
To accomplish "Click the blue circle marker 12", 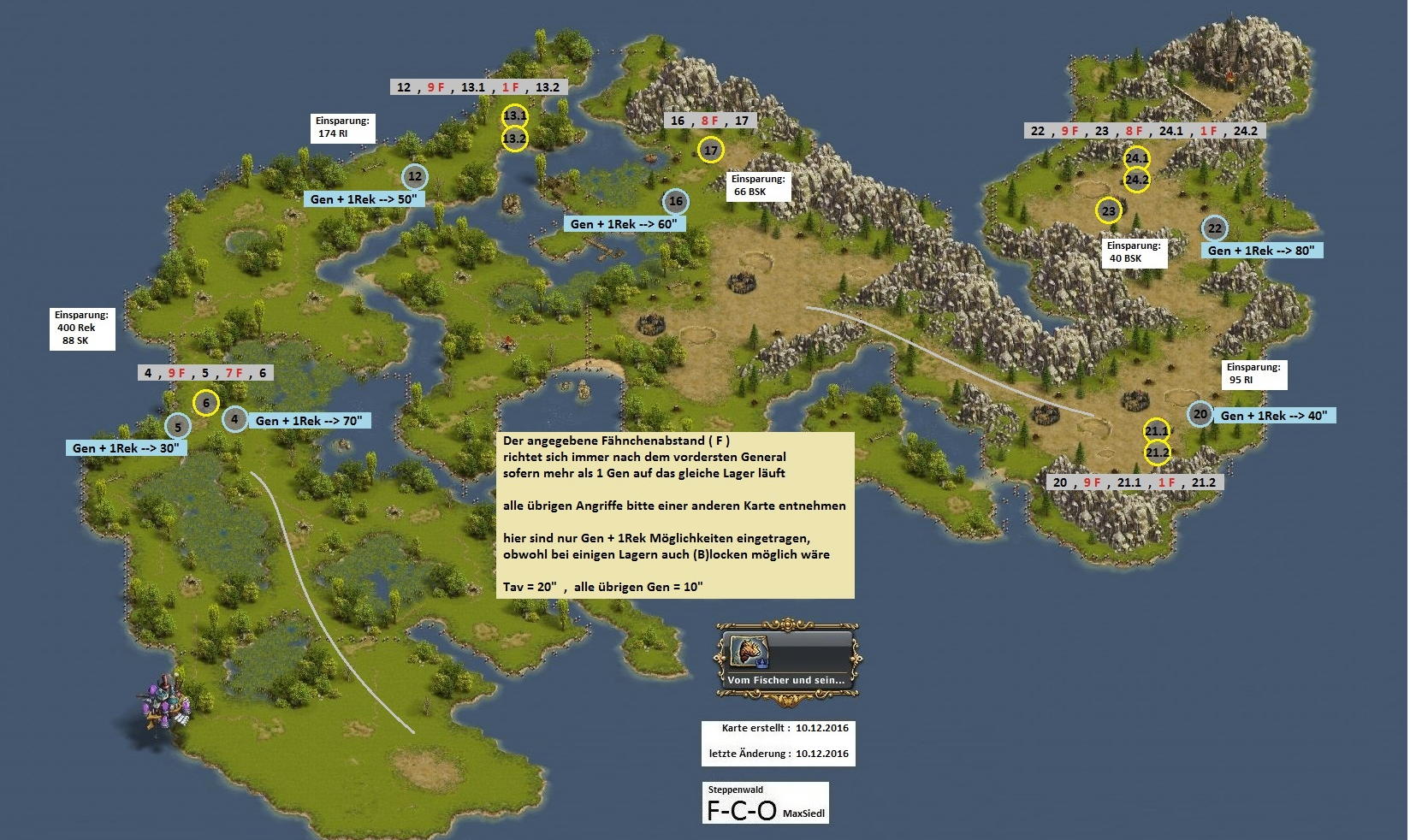I will click(x=415, y=177).
